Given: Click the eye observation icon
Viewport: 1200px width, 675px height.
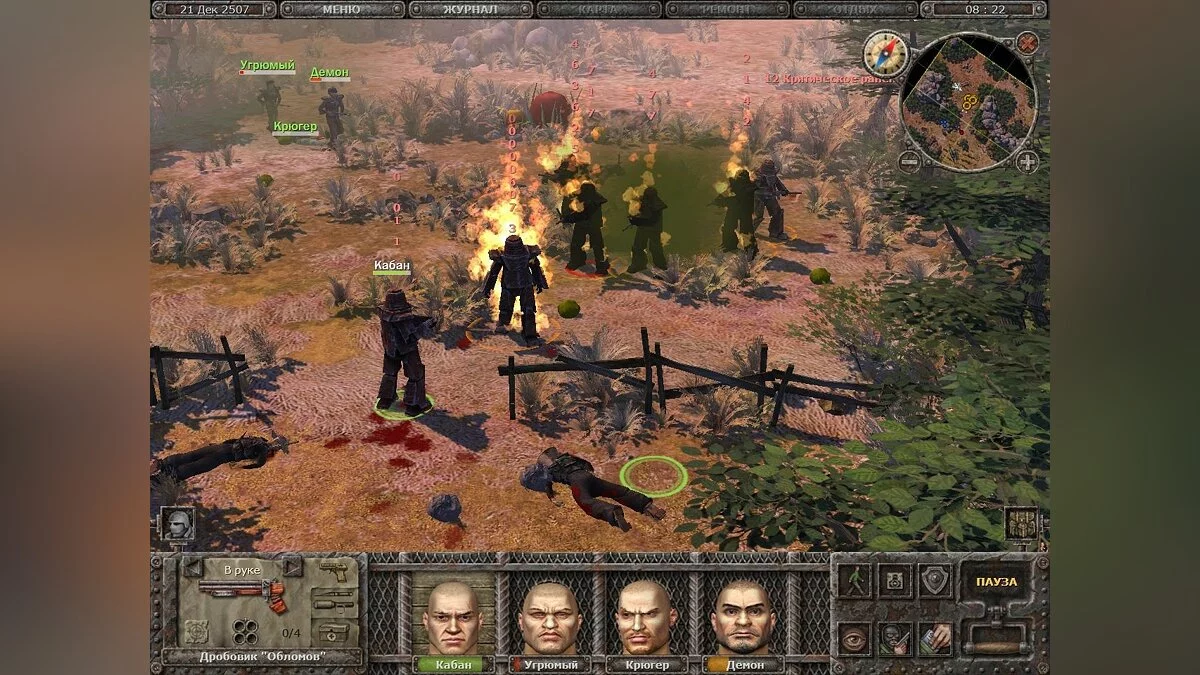Looking at the screenshot, I should pos(854,638).
